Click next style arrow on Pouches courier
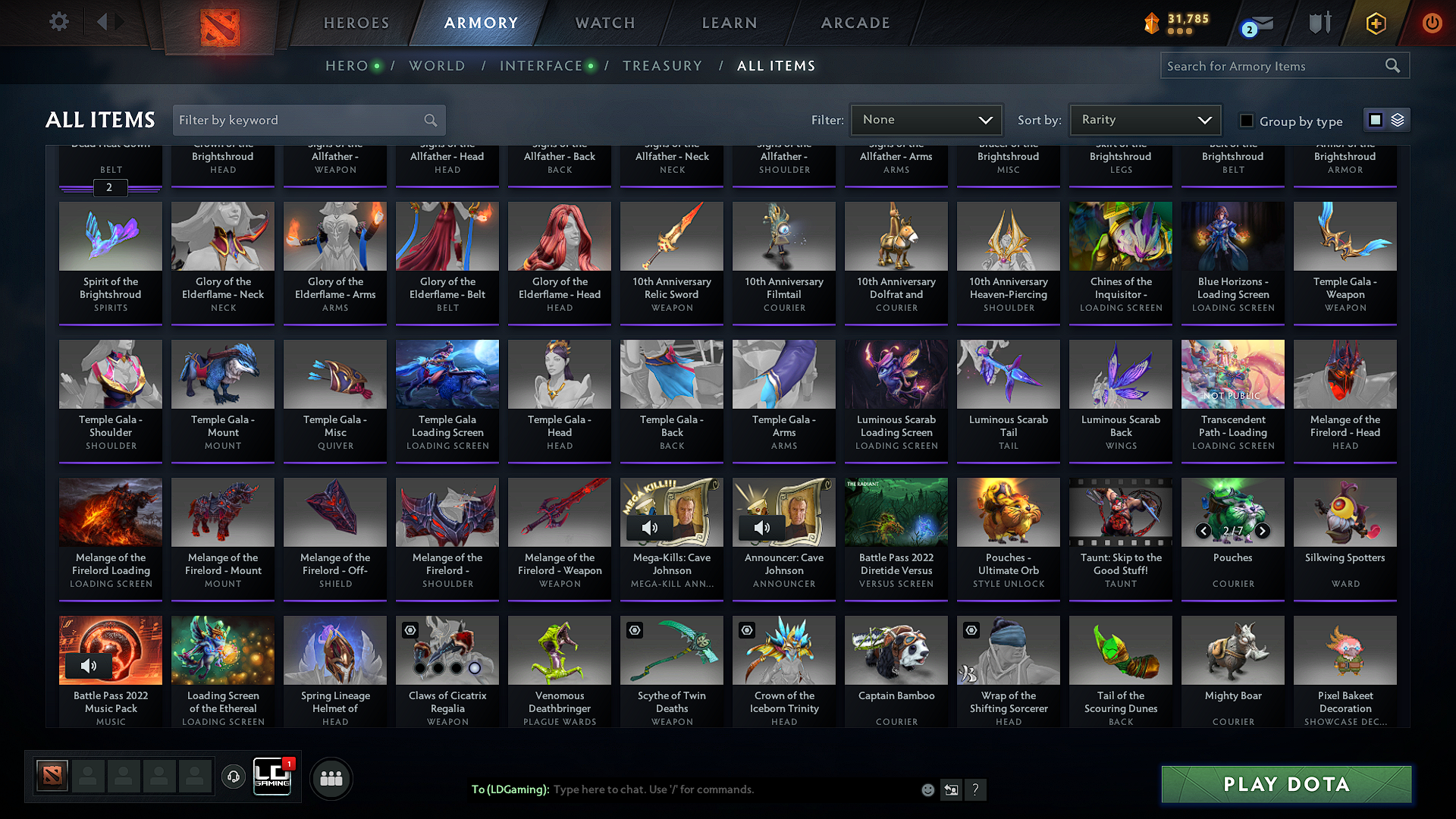Viewport: 1456px width, 819px height. [1263, 531]
